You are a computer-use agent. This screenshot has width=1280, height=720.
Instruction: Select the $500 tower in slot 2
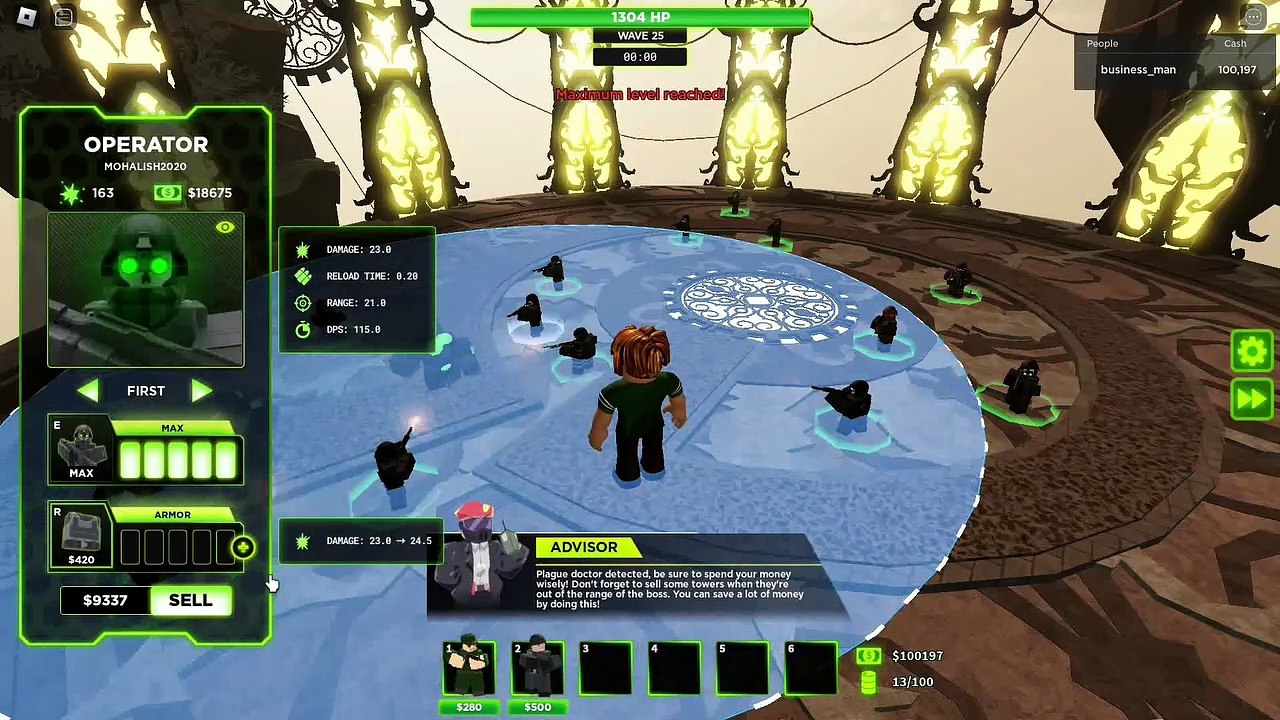coord(538,669)
